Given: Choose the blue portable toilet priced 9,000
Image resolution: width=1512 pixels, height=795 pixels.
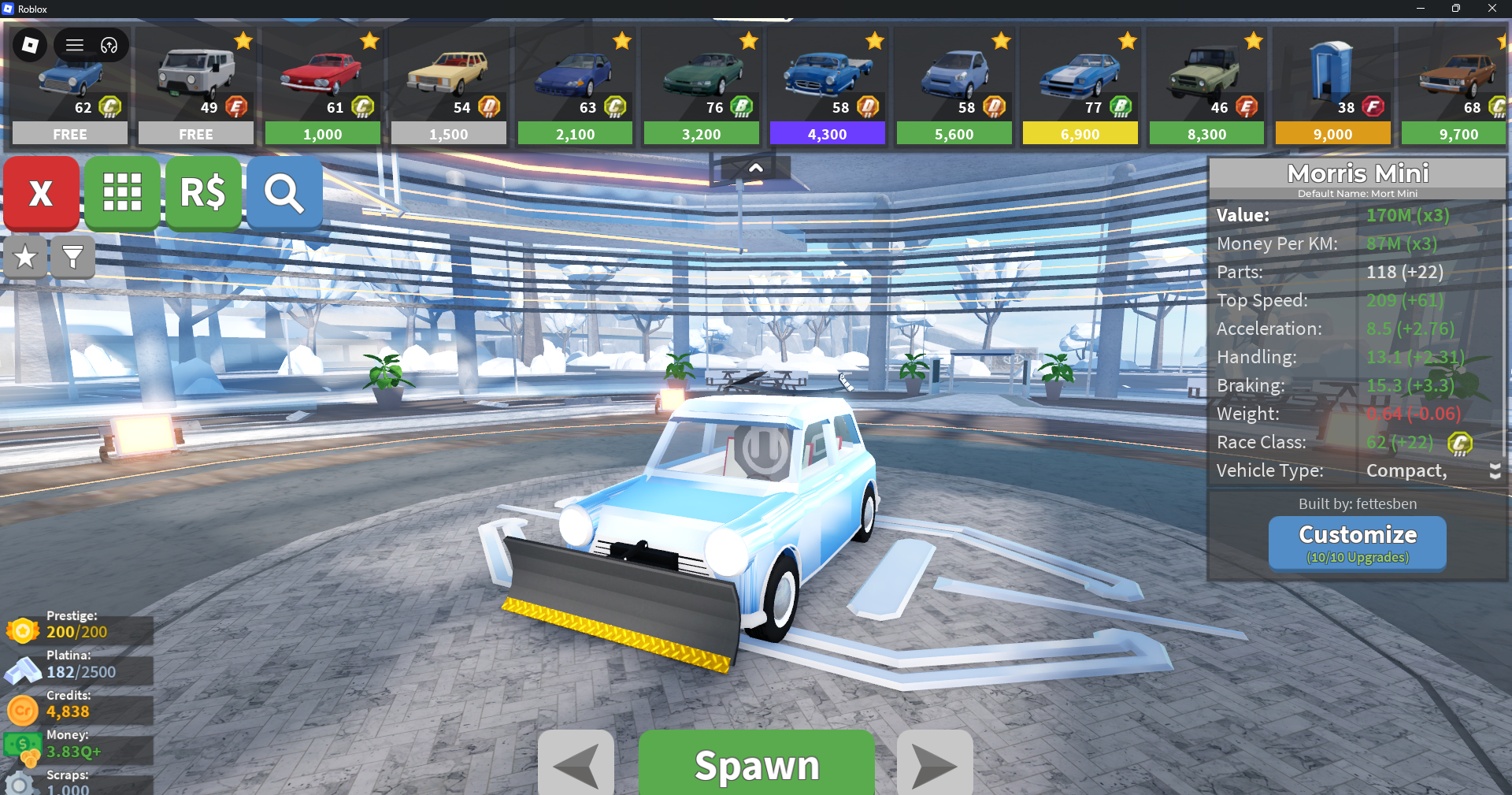Looking at the screenshot, I should click(1332, 87).
